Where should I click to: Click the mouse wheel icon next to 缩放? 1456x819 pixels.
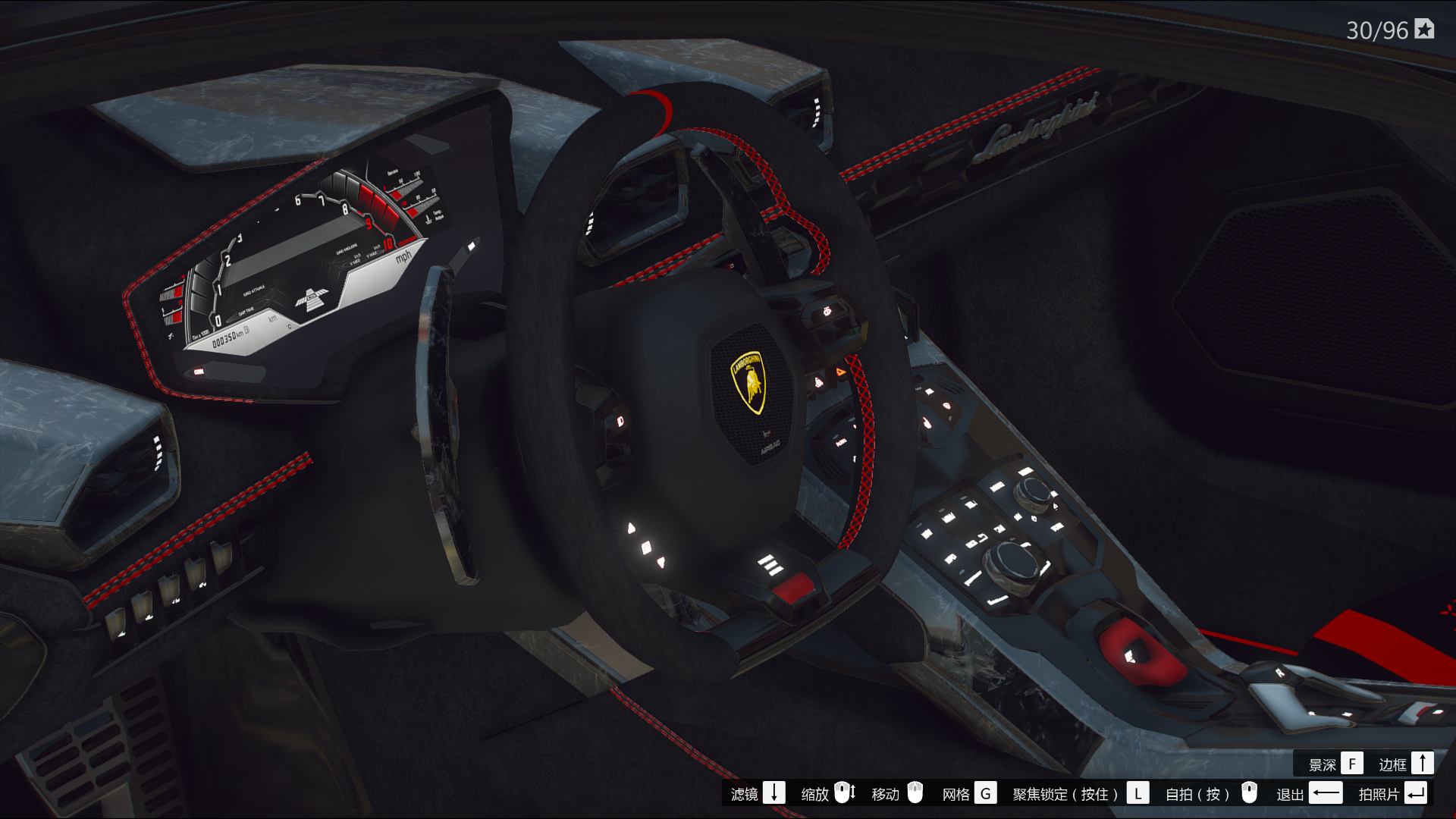click(844, 793)
